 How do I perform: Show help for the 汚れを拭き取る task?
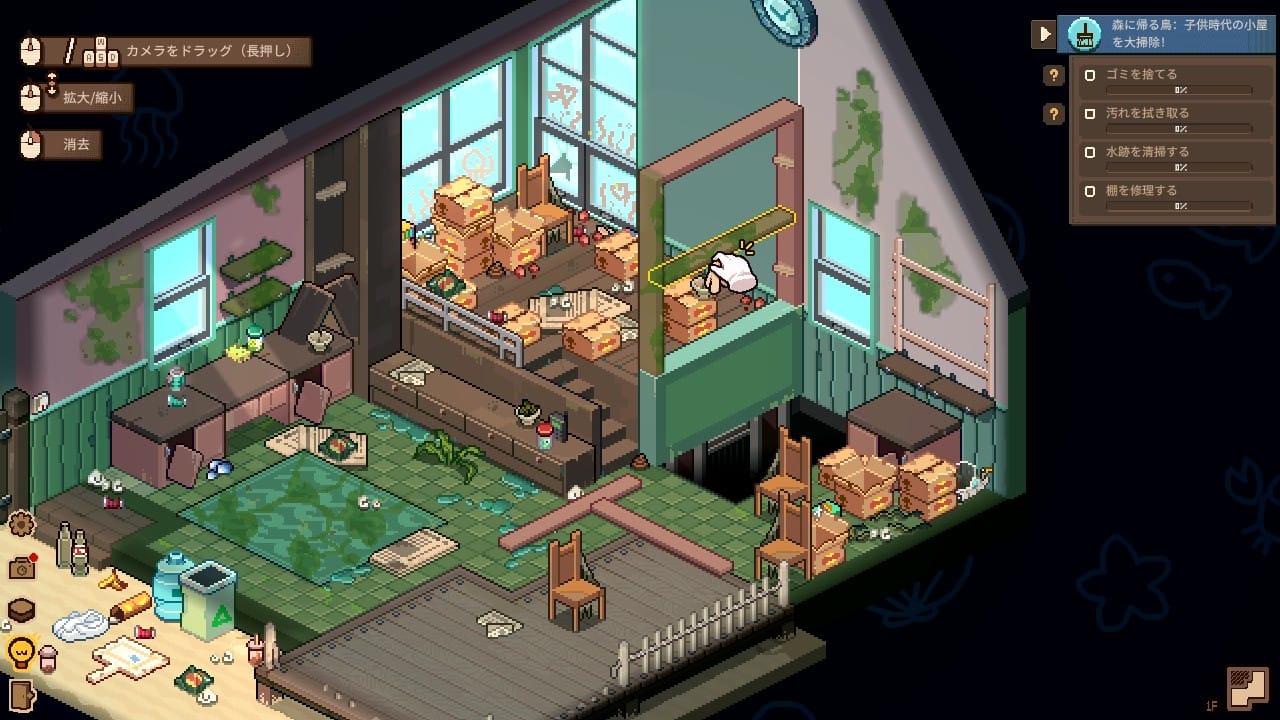[1053, 114]
